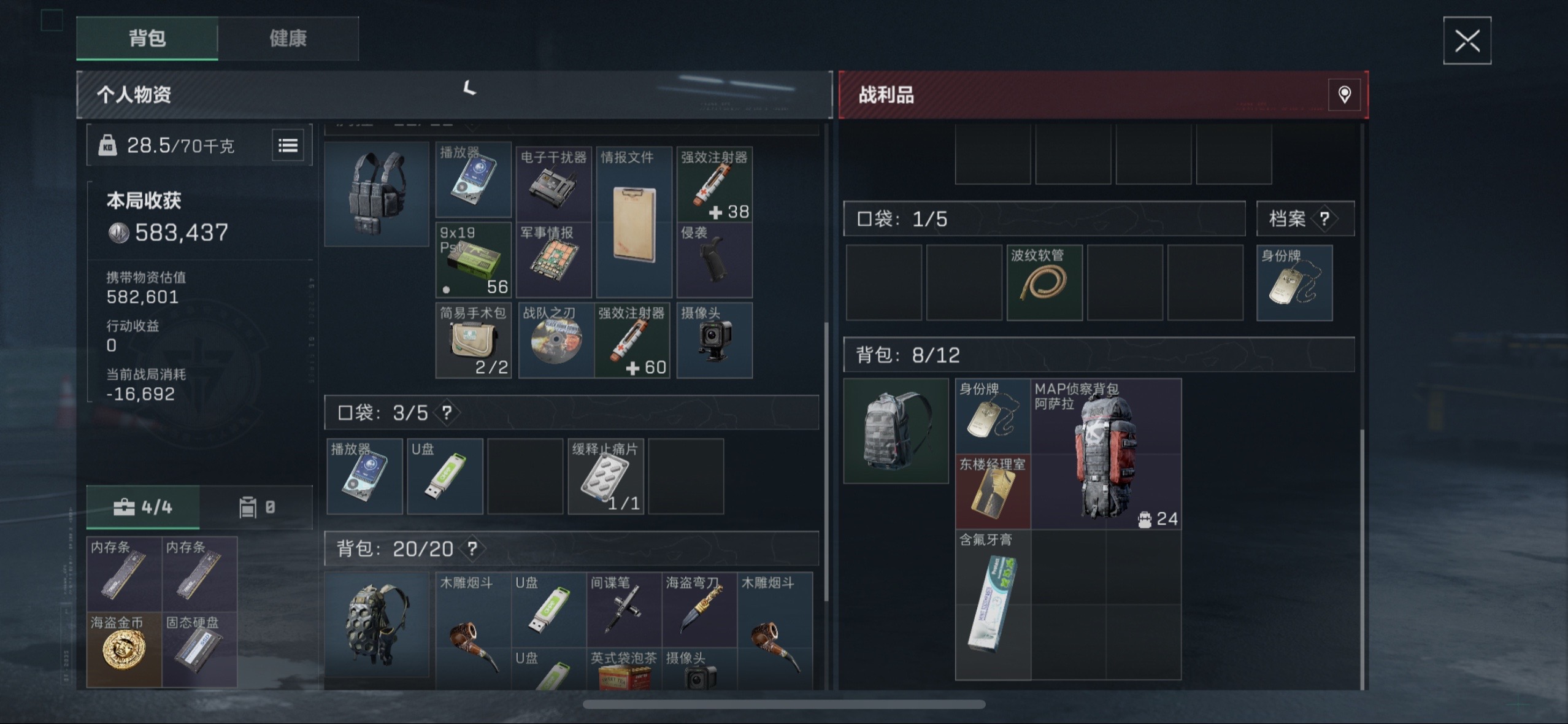The height and width of the screenshot is (724, 1568).
Task: Select the 电子干扰器 item
Action: 553,182
